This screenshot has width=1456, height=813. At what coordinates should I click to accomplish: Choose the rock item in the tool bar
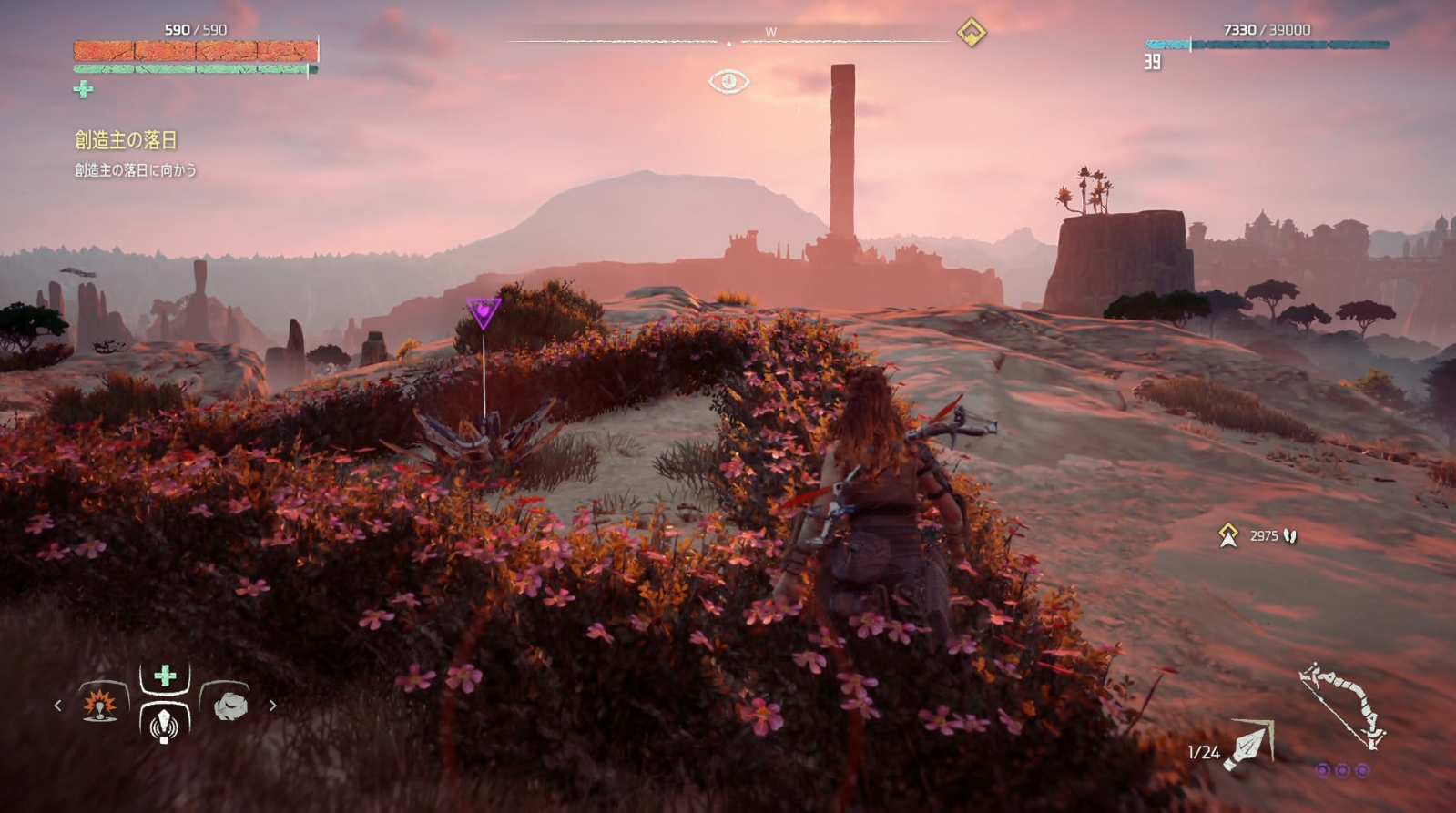[229, 705]
